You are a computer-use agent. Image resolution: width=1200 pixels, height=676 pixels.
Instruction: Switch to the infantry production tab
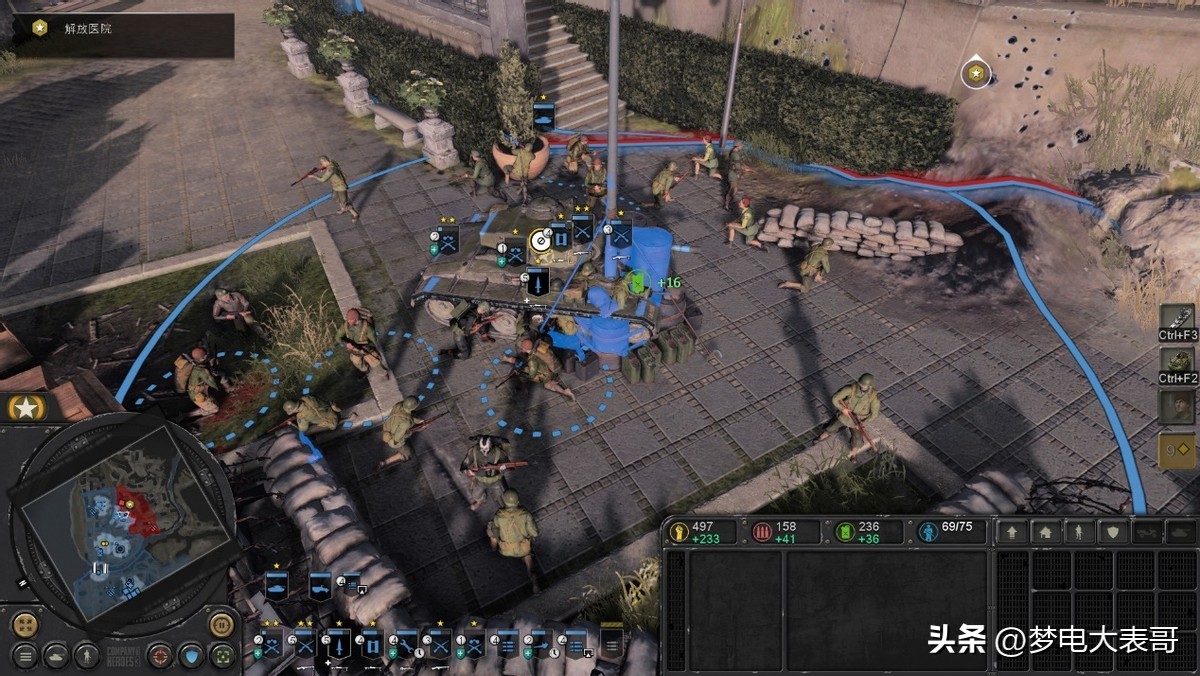tap(1079, 532)
